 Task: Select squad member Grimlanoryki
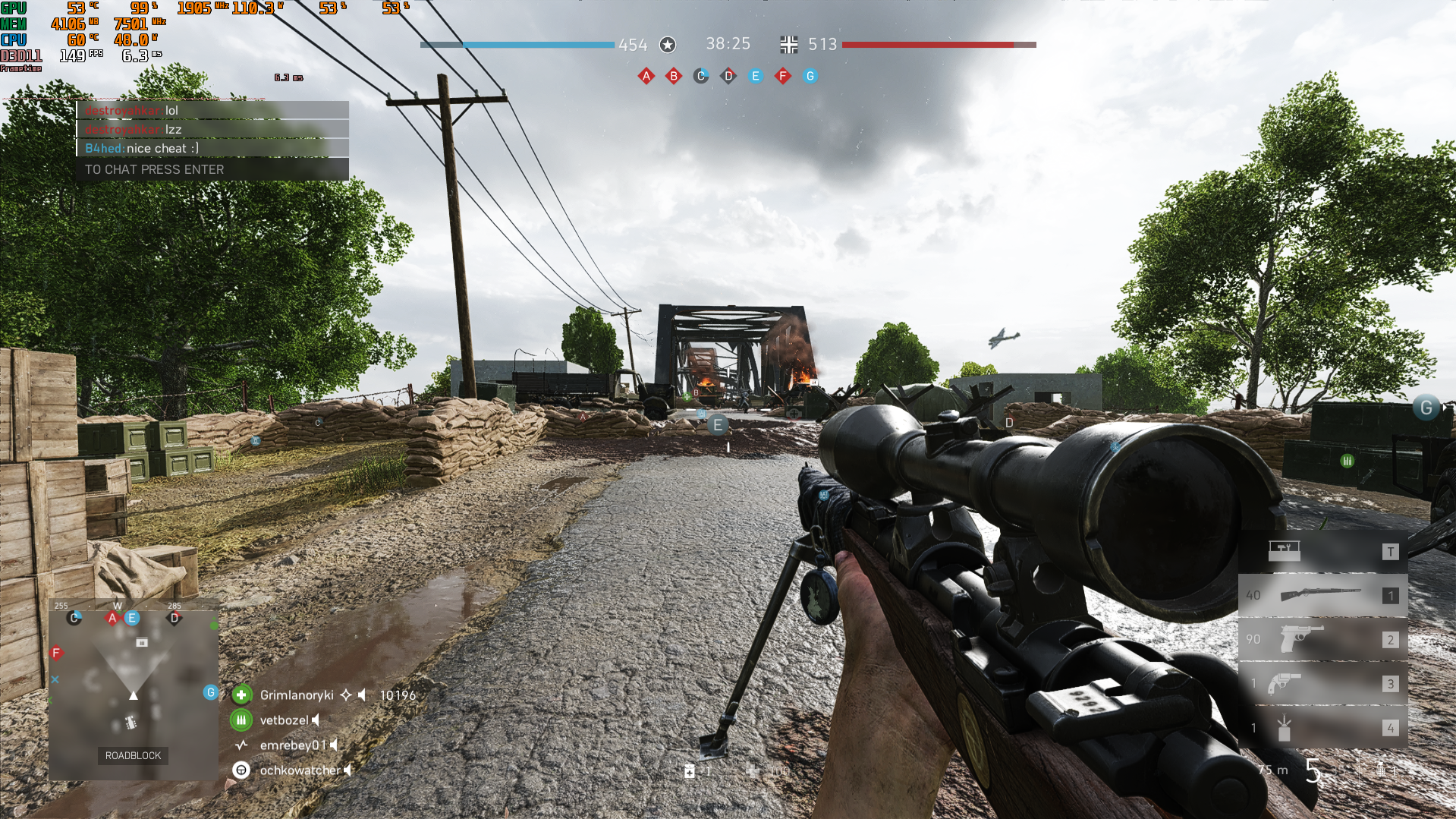(x=297, y=695)
